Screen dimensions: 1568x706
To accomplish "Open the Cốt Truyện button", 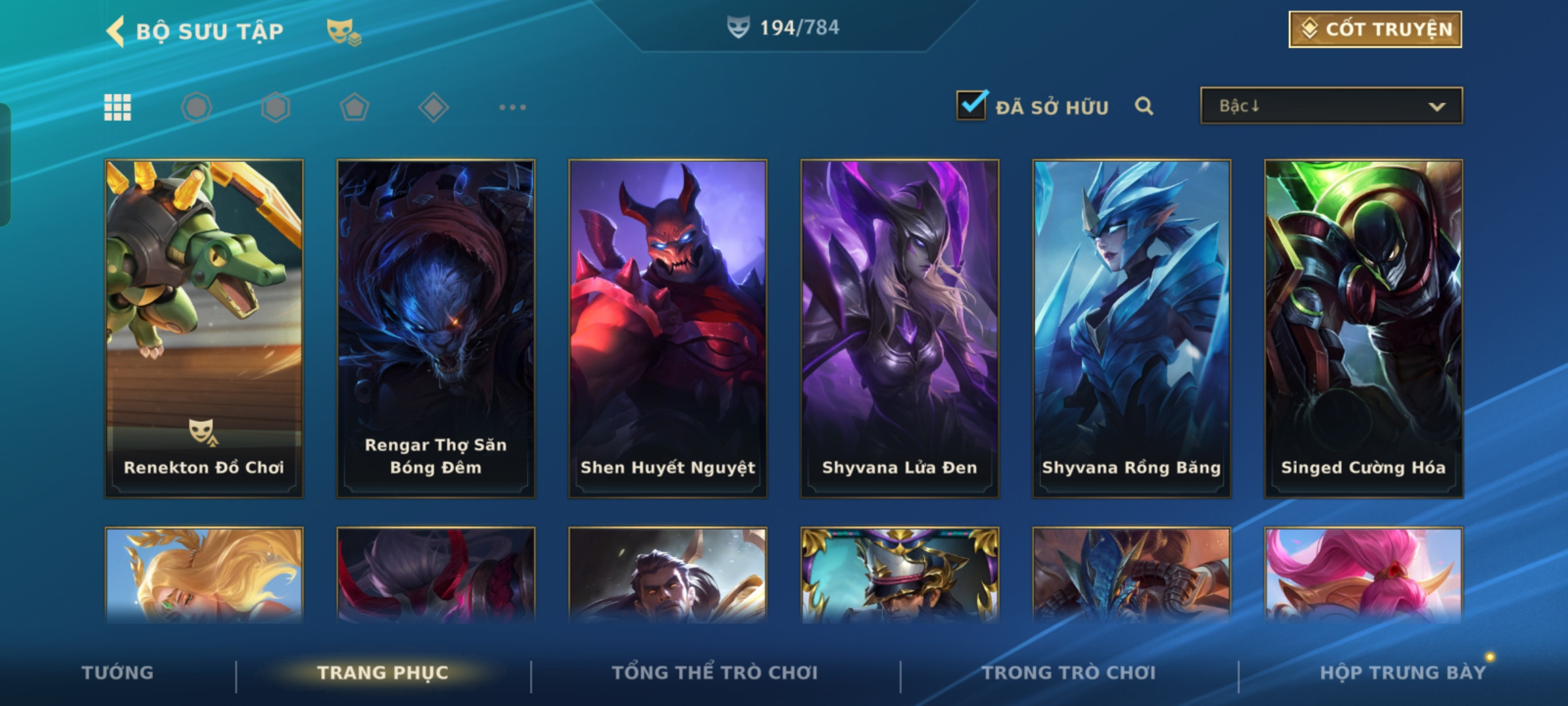I will [x=1375, y=29].
